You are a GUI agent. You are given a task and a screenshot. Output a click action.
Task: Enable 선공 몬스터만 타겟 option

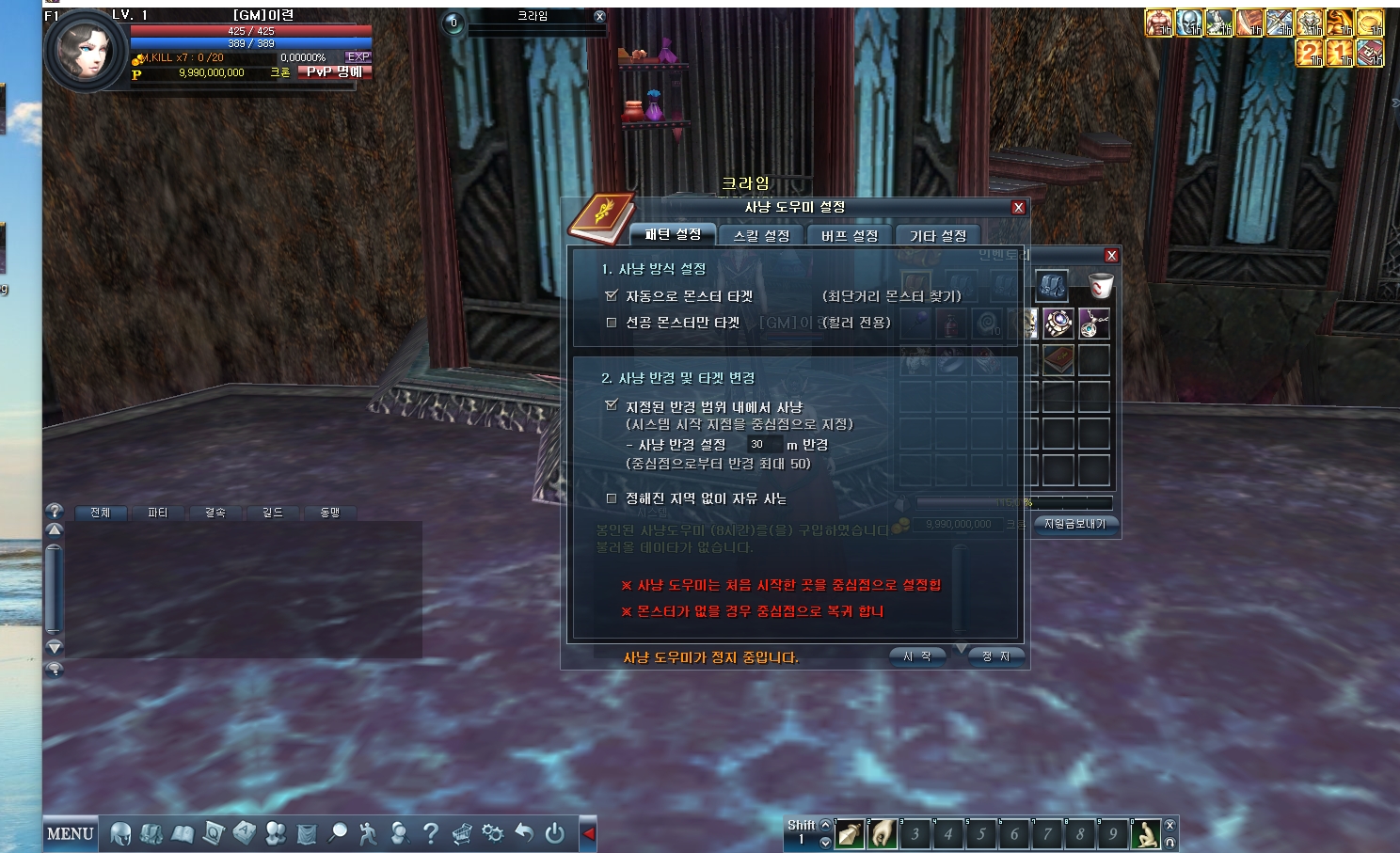pos(610,321)
